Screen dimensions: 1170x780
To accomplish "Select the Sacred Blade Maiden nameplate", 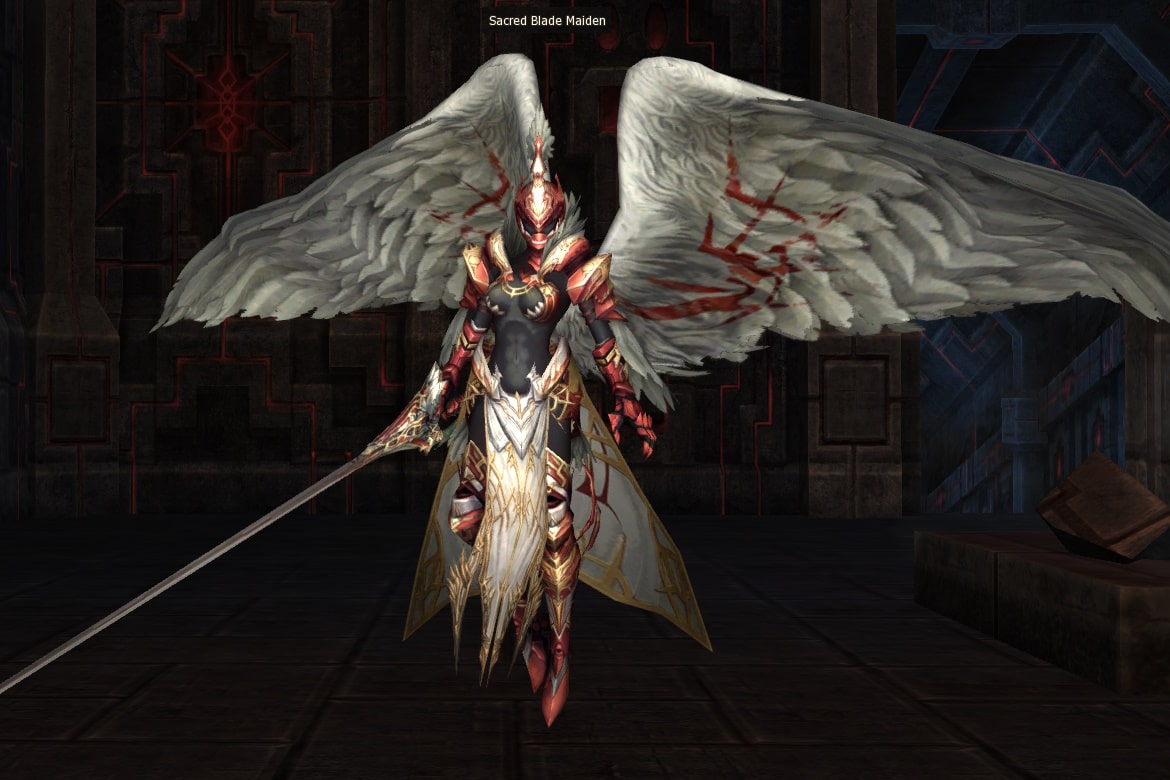I will coord(547,20).
